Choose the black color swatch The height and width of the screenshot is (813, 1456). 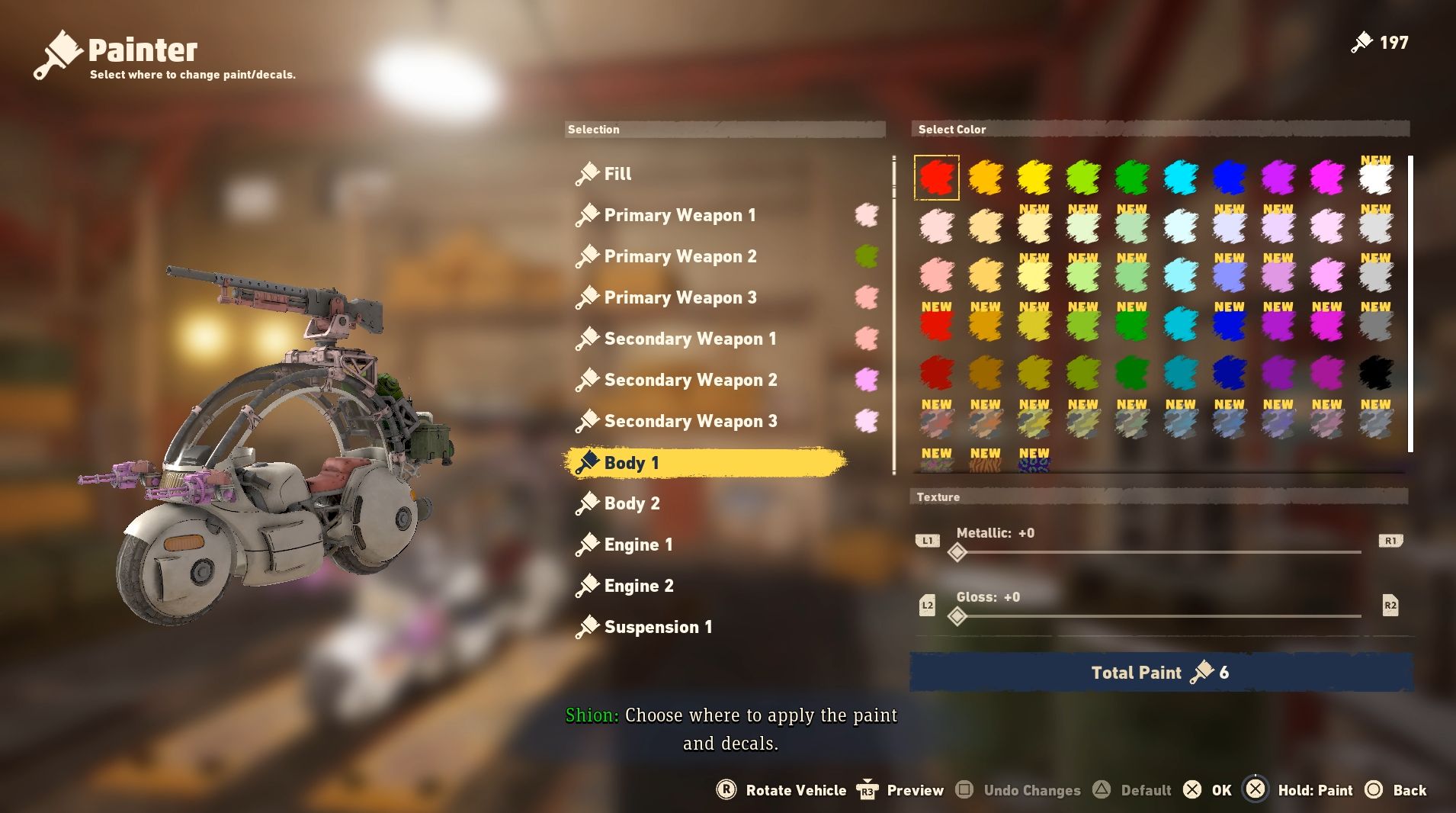click(x=1375, y=373)
